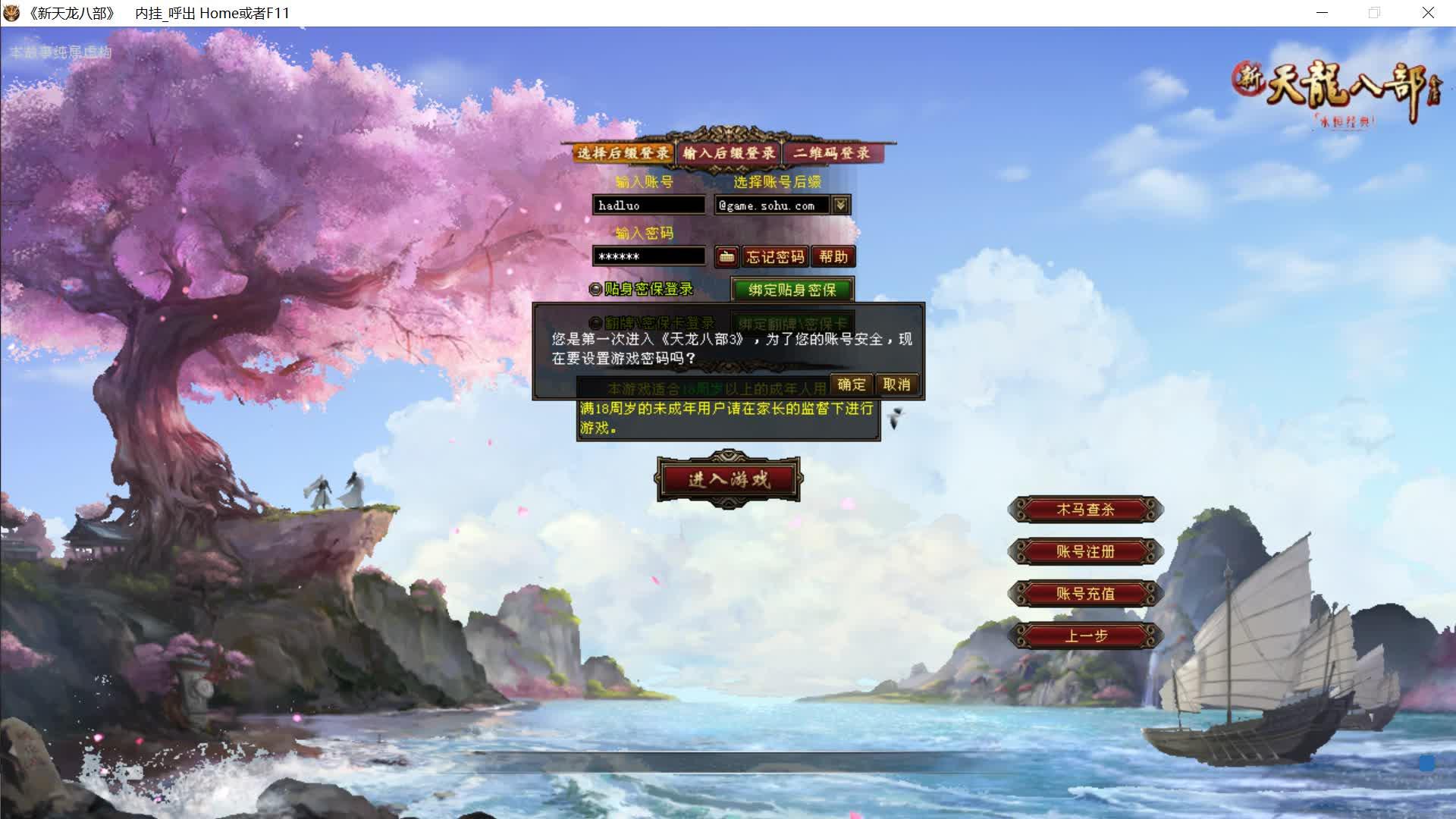Open 账号充值 account recharge

[x=1086, y=594]
